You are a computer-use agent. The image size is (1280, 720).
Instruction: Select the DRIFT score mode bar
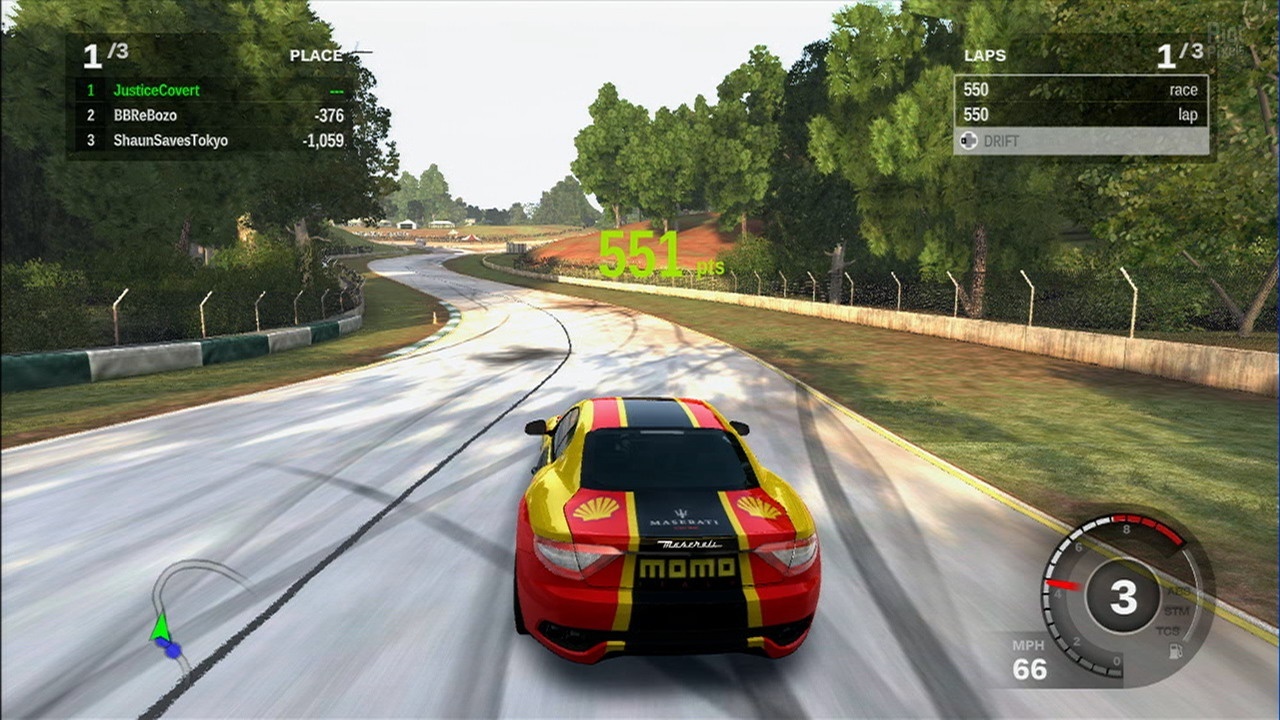pos(1080,141)
